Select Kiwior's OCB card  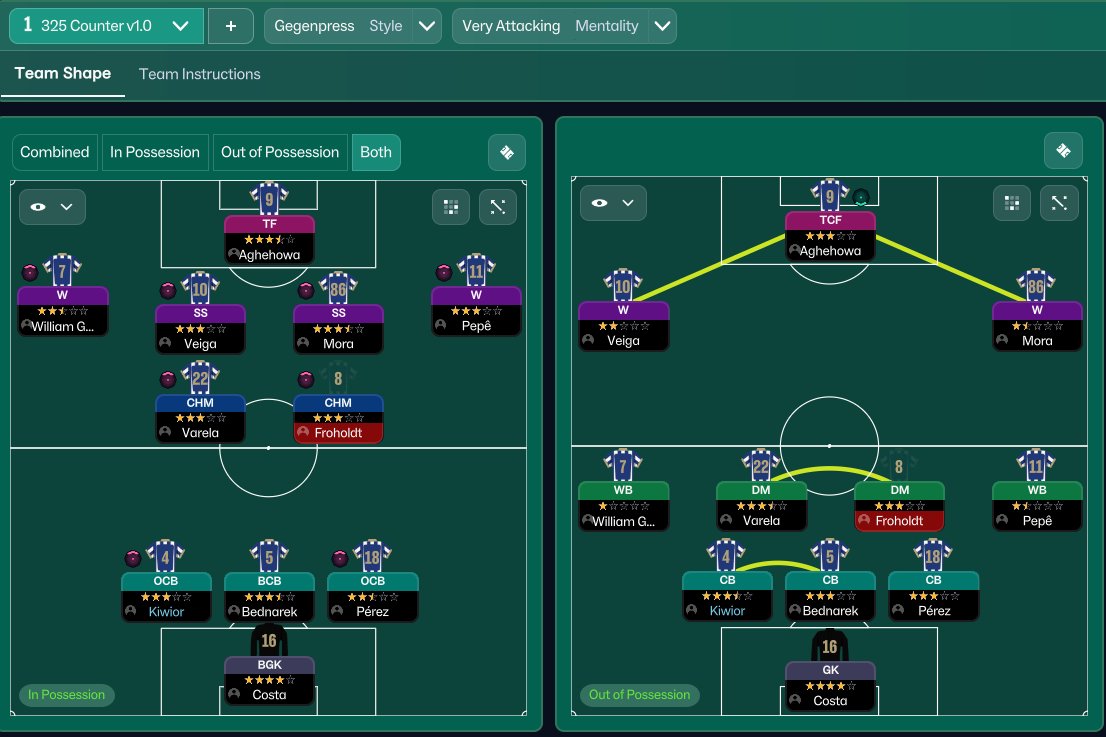166,596
